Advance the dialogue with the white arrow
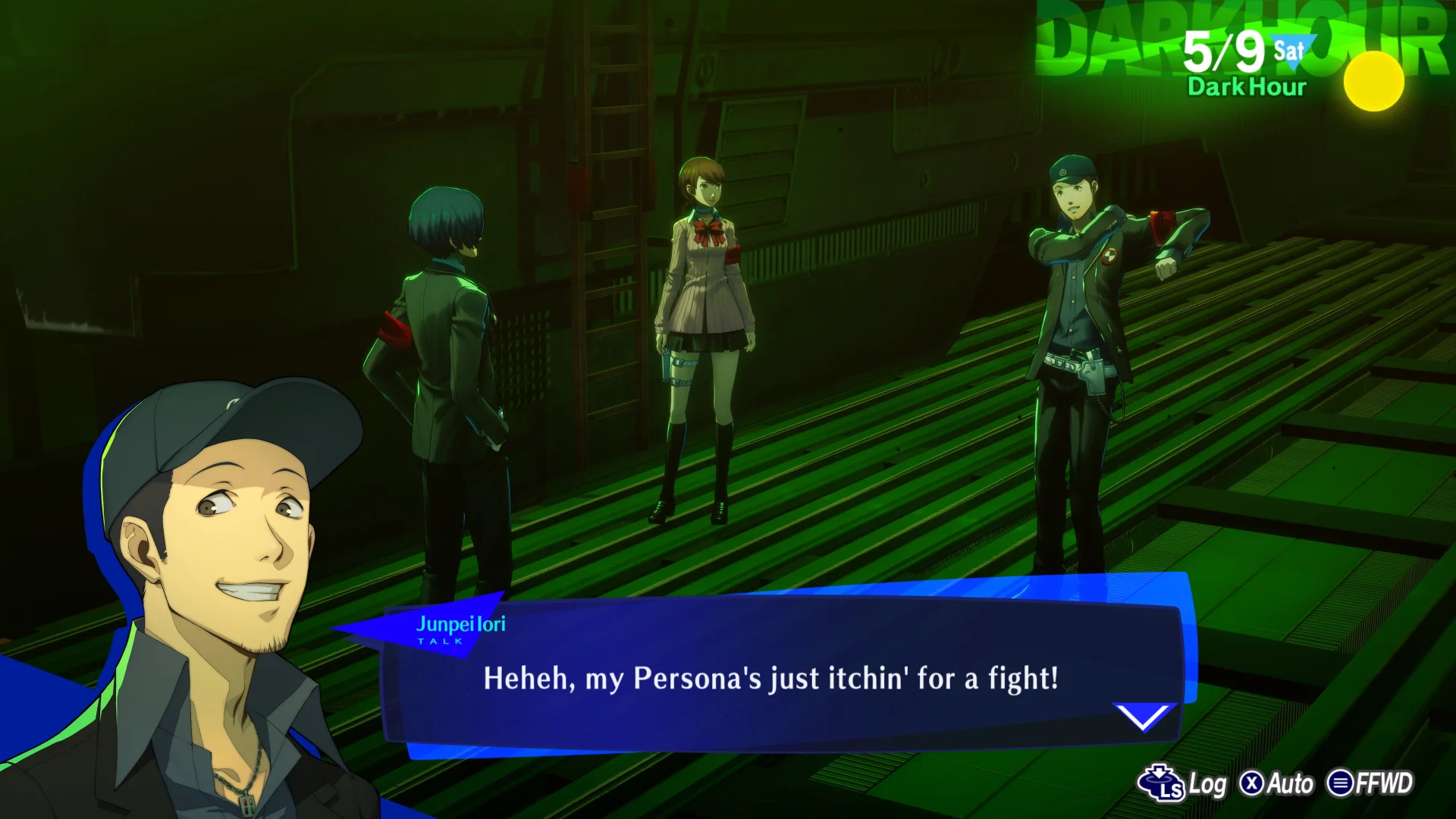Screen dimensions: 1456x819 (1143, 717)
